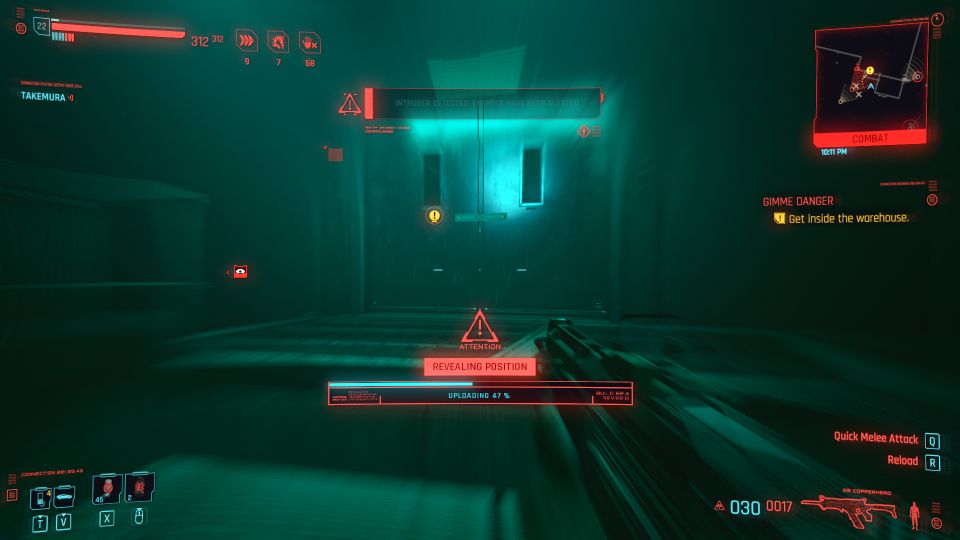Click the crossed-out hand status icon
The height and width of the screenshot is (540, 960).
point(310,41)
